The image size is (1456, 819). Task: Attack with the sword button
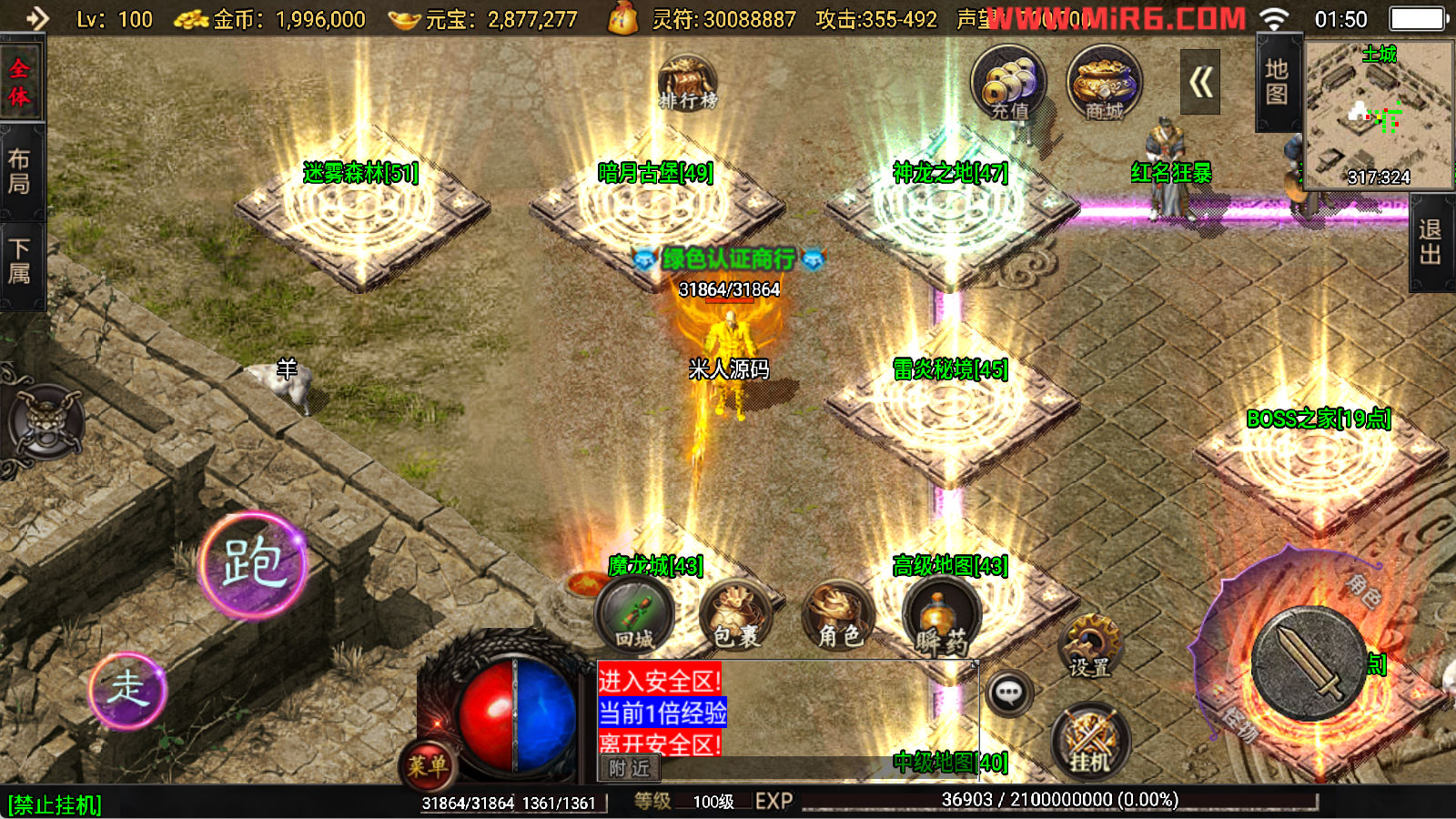(x=1307, y=664)
